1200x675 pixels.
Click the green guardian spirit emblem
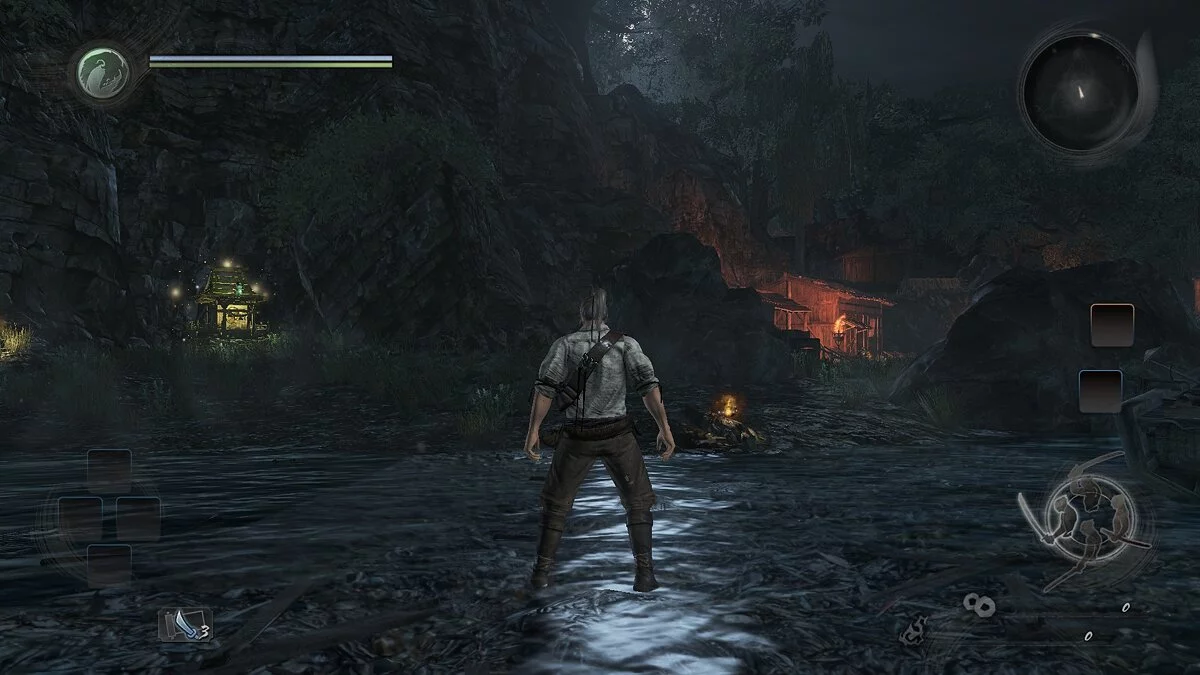[104, 73]
